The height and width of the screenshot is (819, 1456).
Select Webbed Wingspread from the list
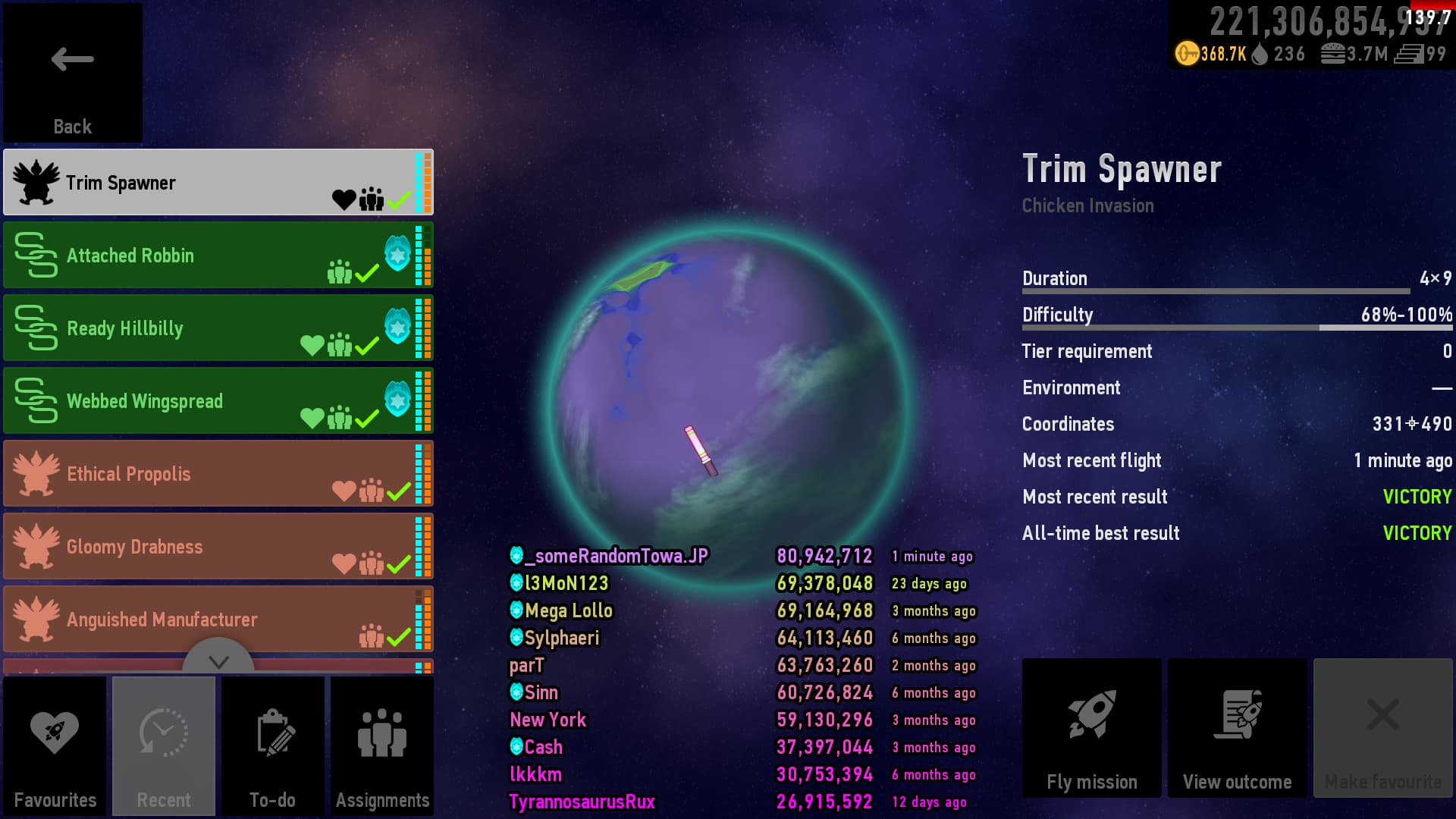pyautogui.click(x=218, y=401)
